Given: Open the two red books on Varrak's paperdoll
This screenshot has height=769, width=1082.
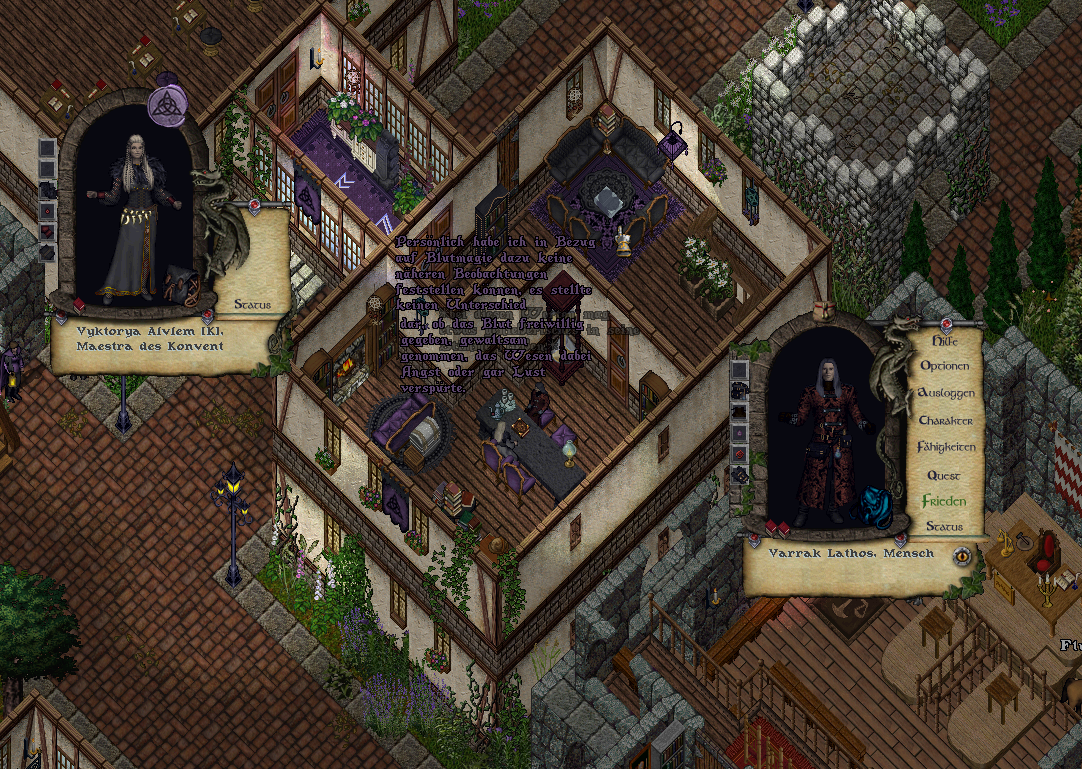Looking at the screenshot, I should 778,528.
